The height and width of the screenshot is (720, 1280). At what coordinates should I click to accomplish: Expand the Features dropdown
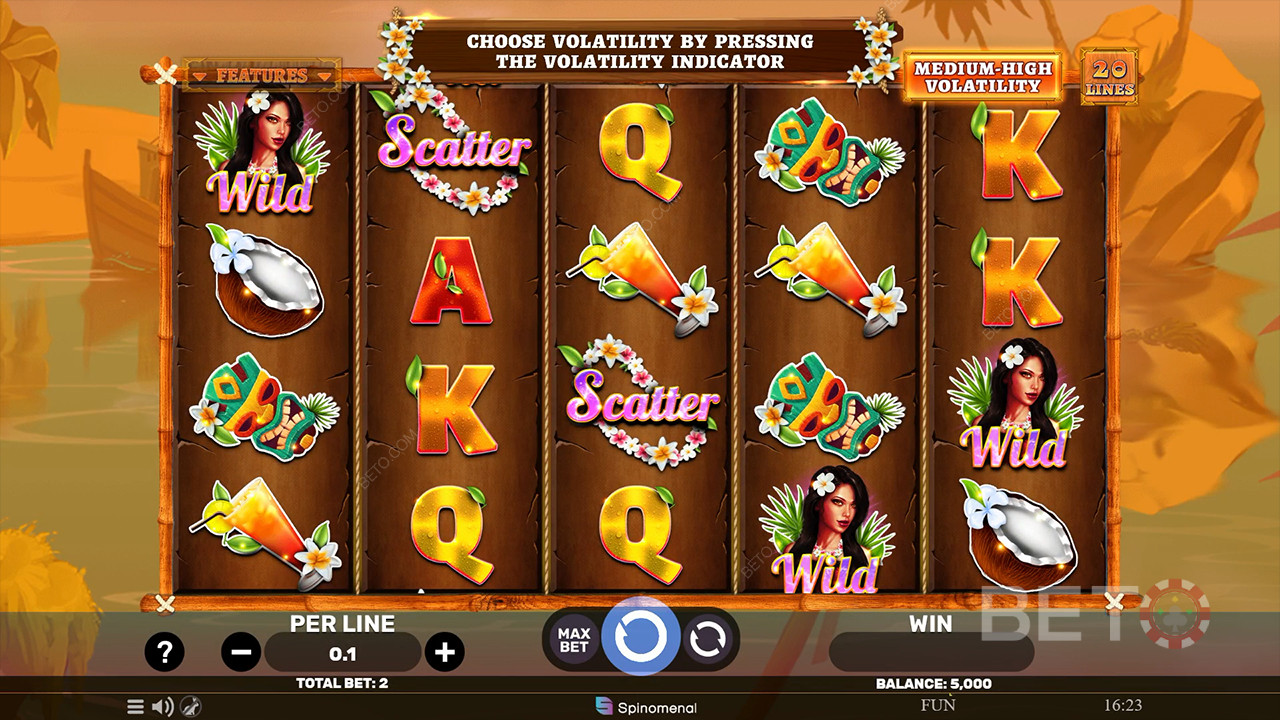[262, 75]
